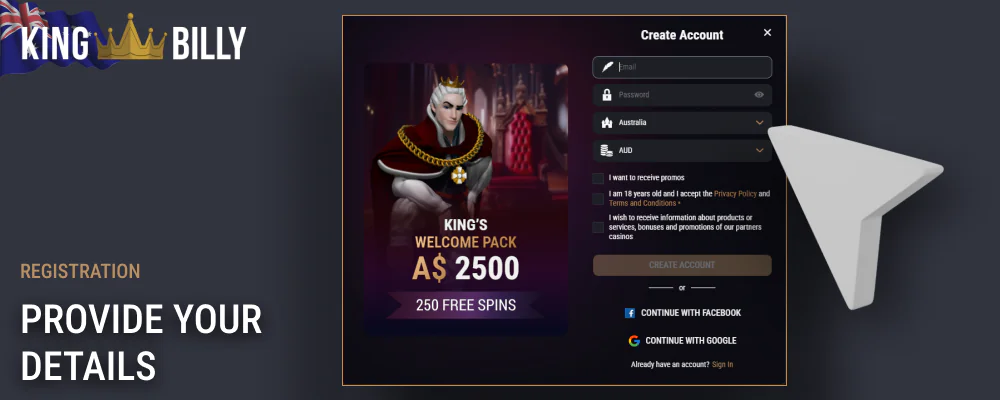This screenshot has width=1000, height=400.
Task: Open the AUD currency dropdown
Action: coord(682,151)
